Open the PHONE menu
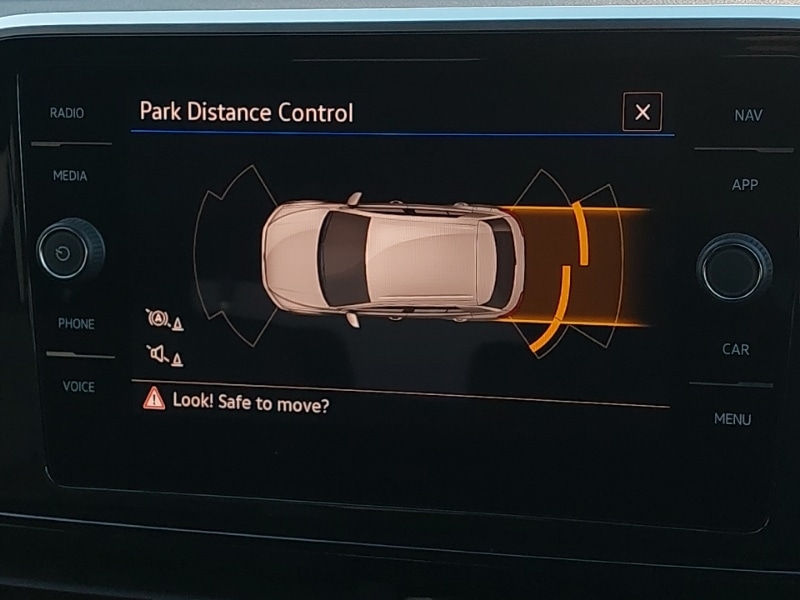The image size is (800, 600). tap(76, 324)
